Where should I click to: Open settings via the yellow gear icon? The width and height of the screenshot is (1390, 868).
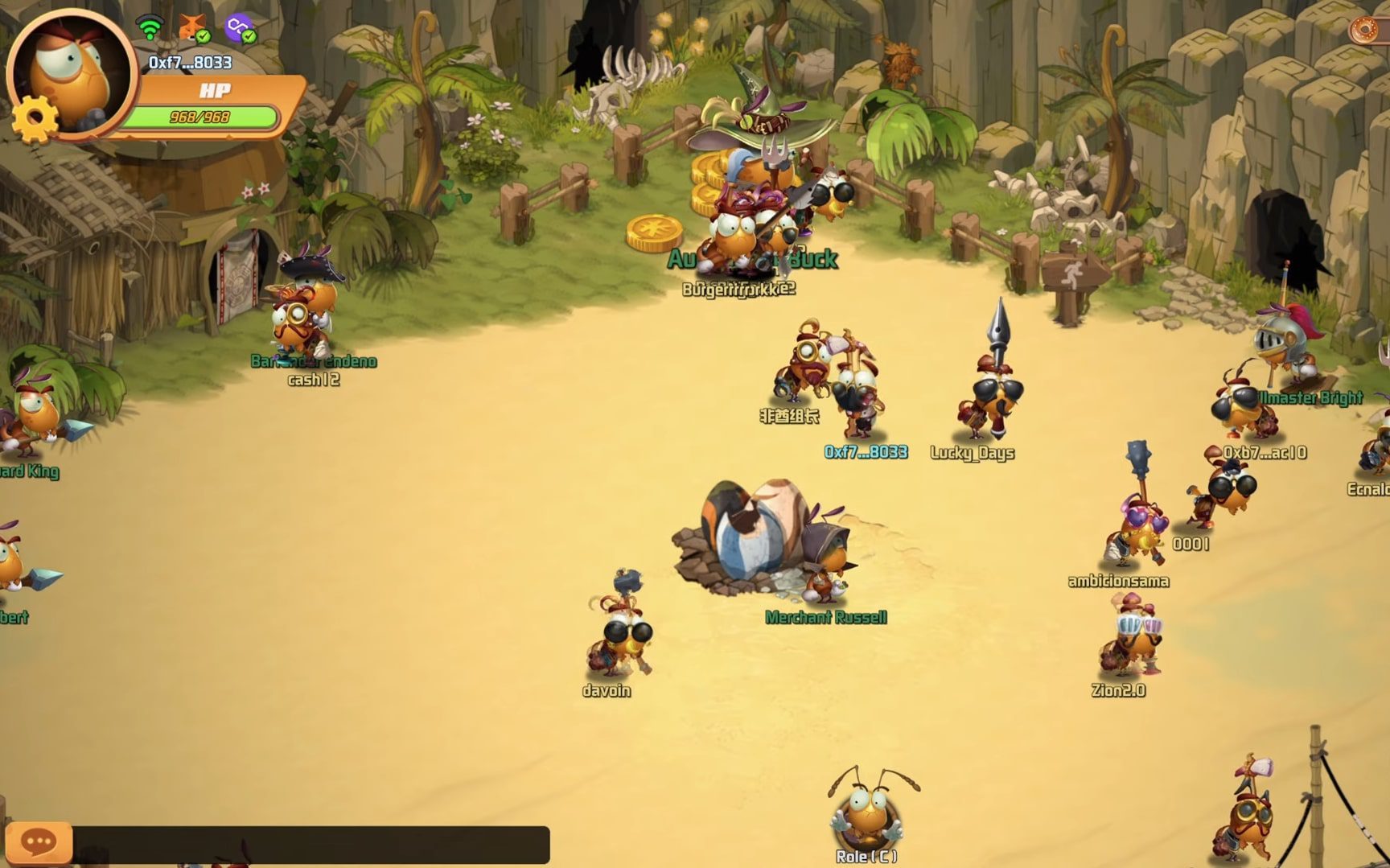[x=35, y=119]
